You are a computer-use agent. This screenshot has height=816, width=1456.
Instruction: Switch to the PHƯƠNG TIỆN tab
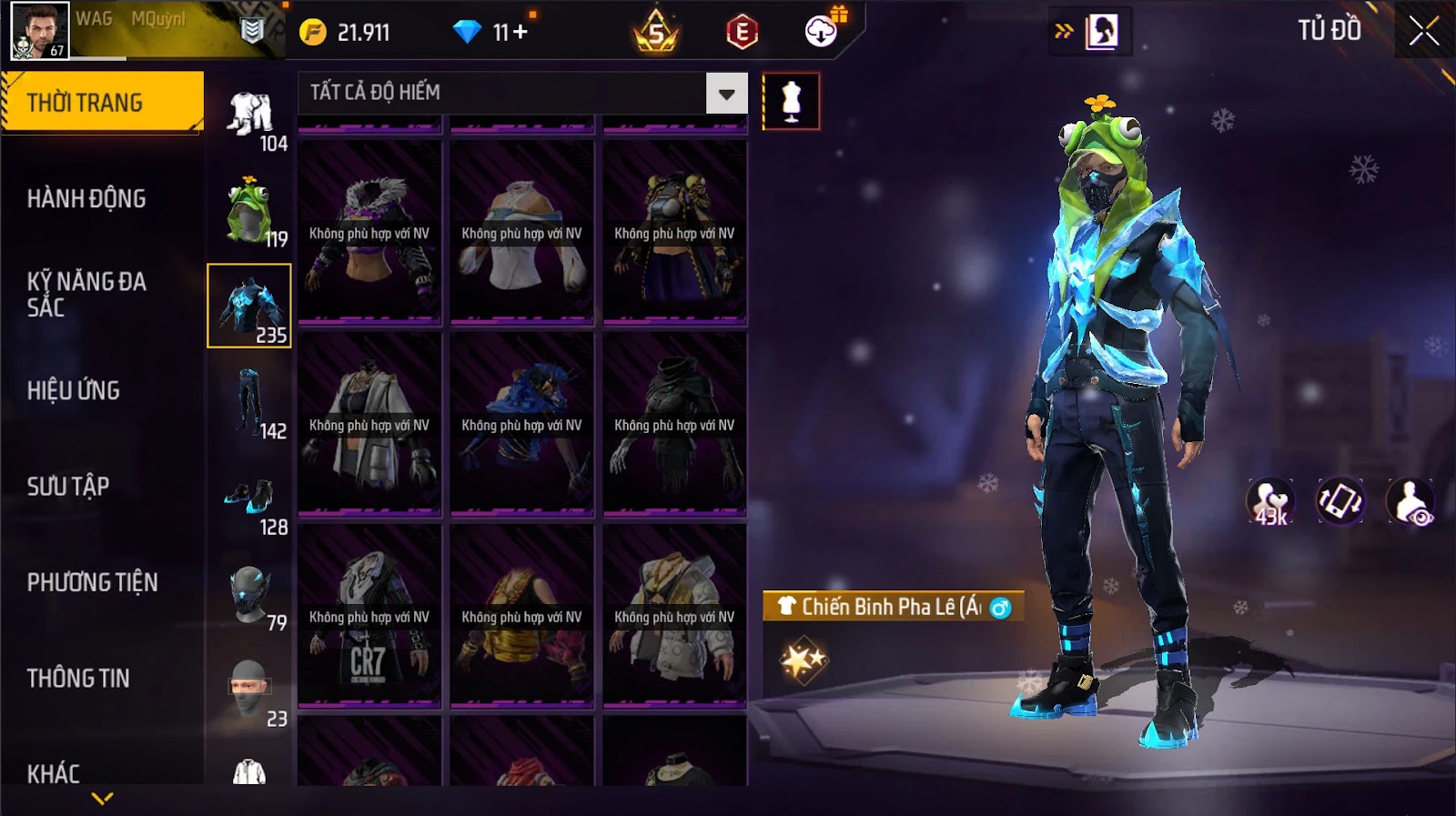(92, 582)
